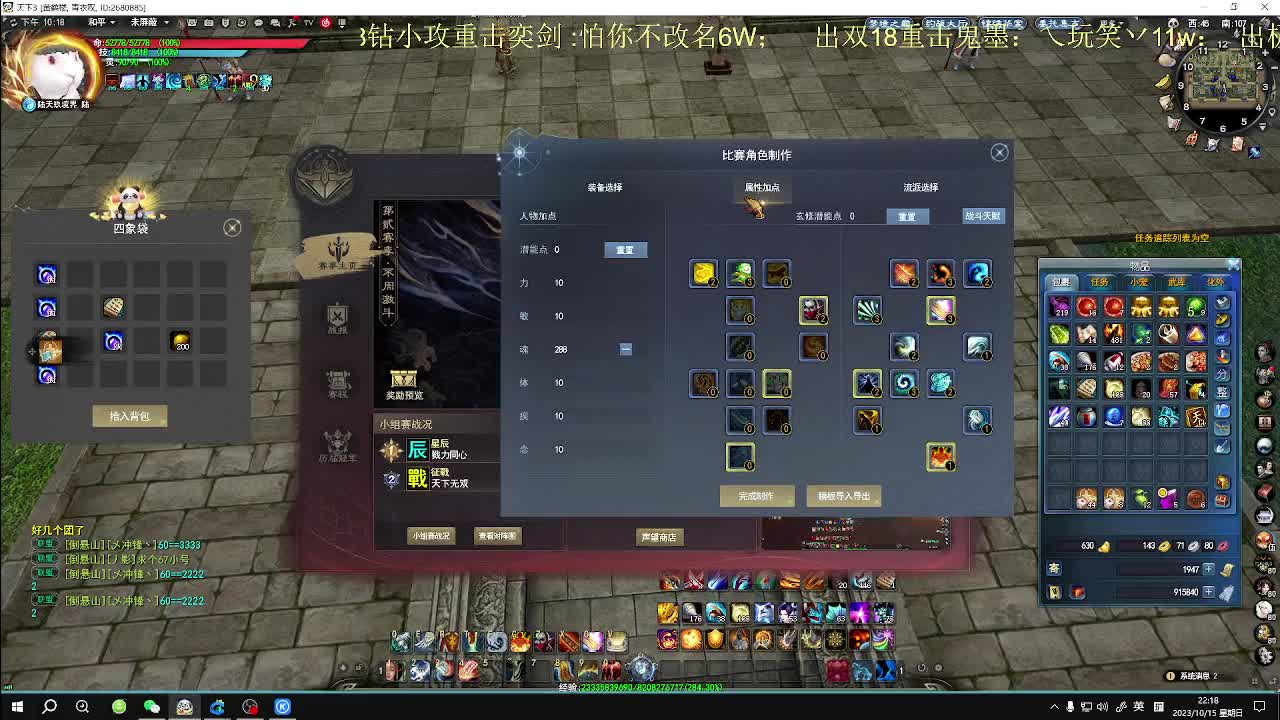The height and width of the screenshot is (720, 1280).
Task: Select the flame-fist skill icon marked 1
Action: 941,455
